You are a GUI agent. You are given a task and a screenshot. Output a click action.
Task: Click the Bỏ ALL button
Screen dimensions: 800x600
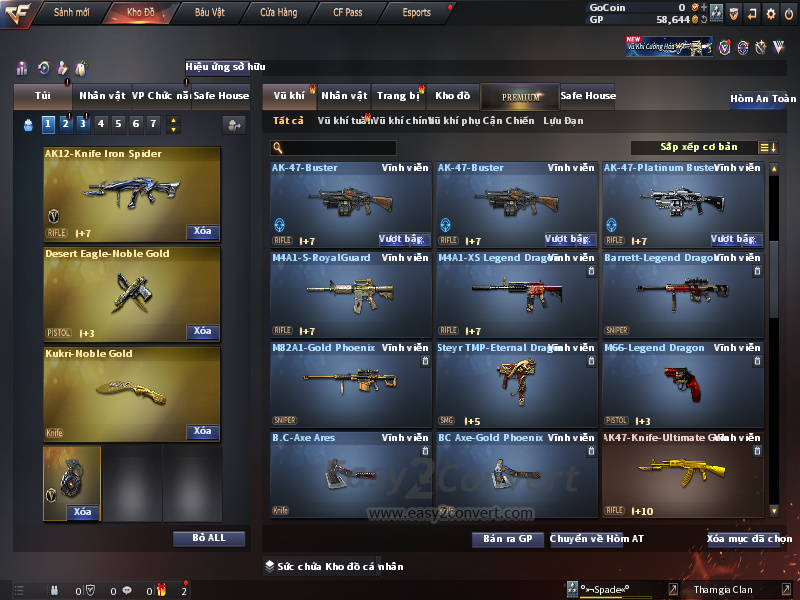tap(209, 538)
